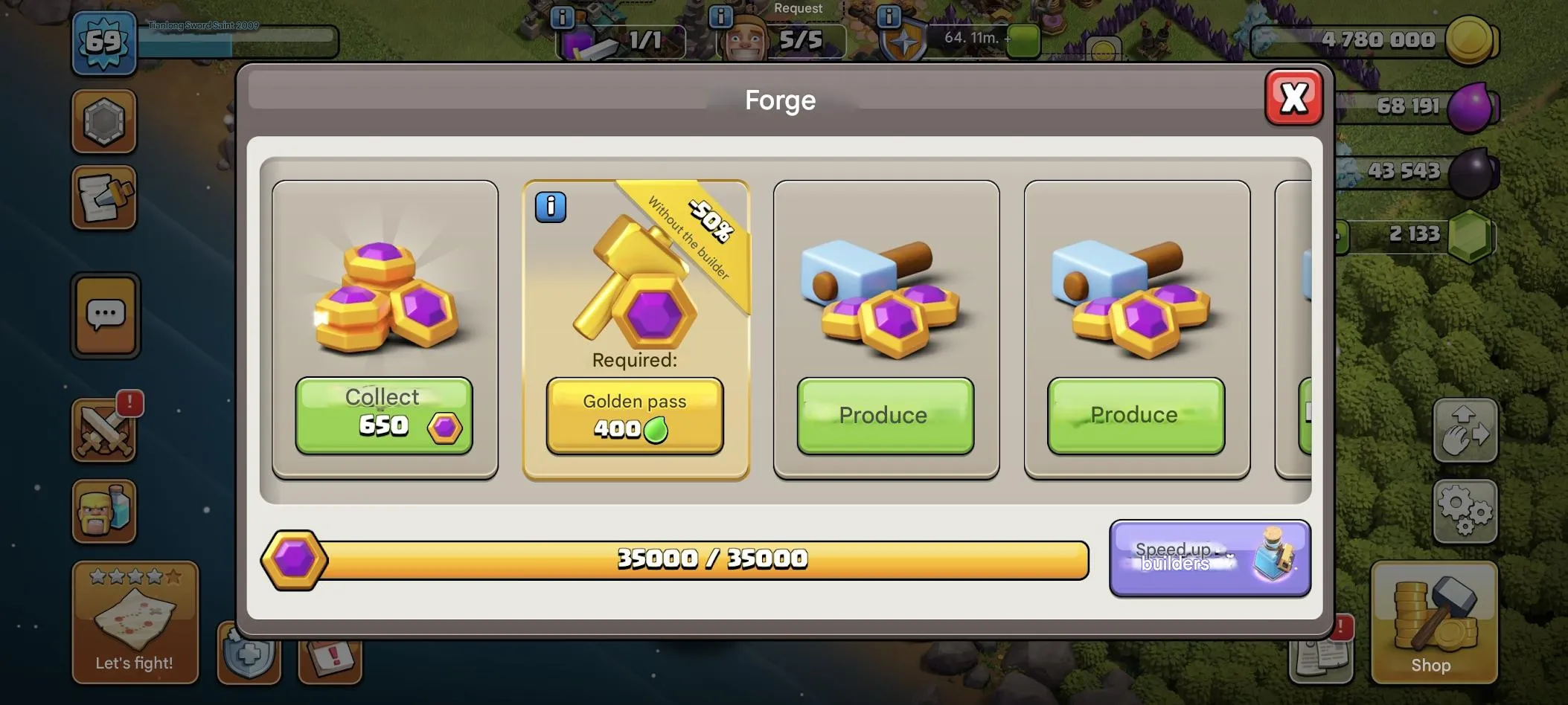Tap the Request label at the top
1568x705 pixels.
tap(798, 8)
